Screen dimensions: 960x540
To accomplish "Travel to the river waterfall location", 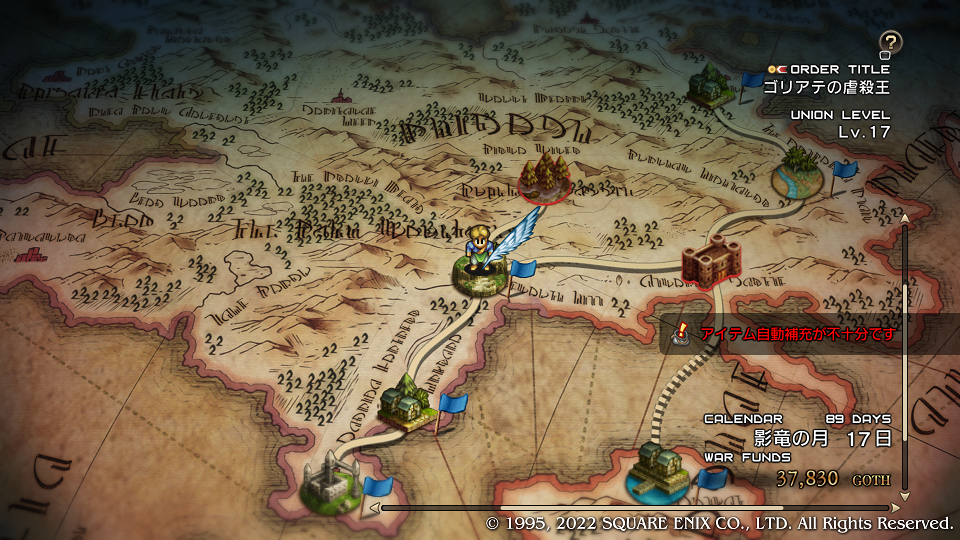I will [800, 173].
